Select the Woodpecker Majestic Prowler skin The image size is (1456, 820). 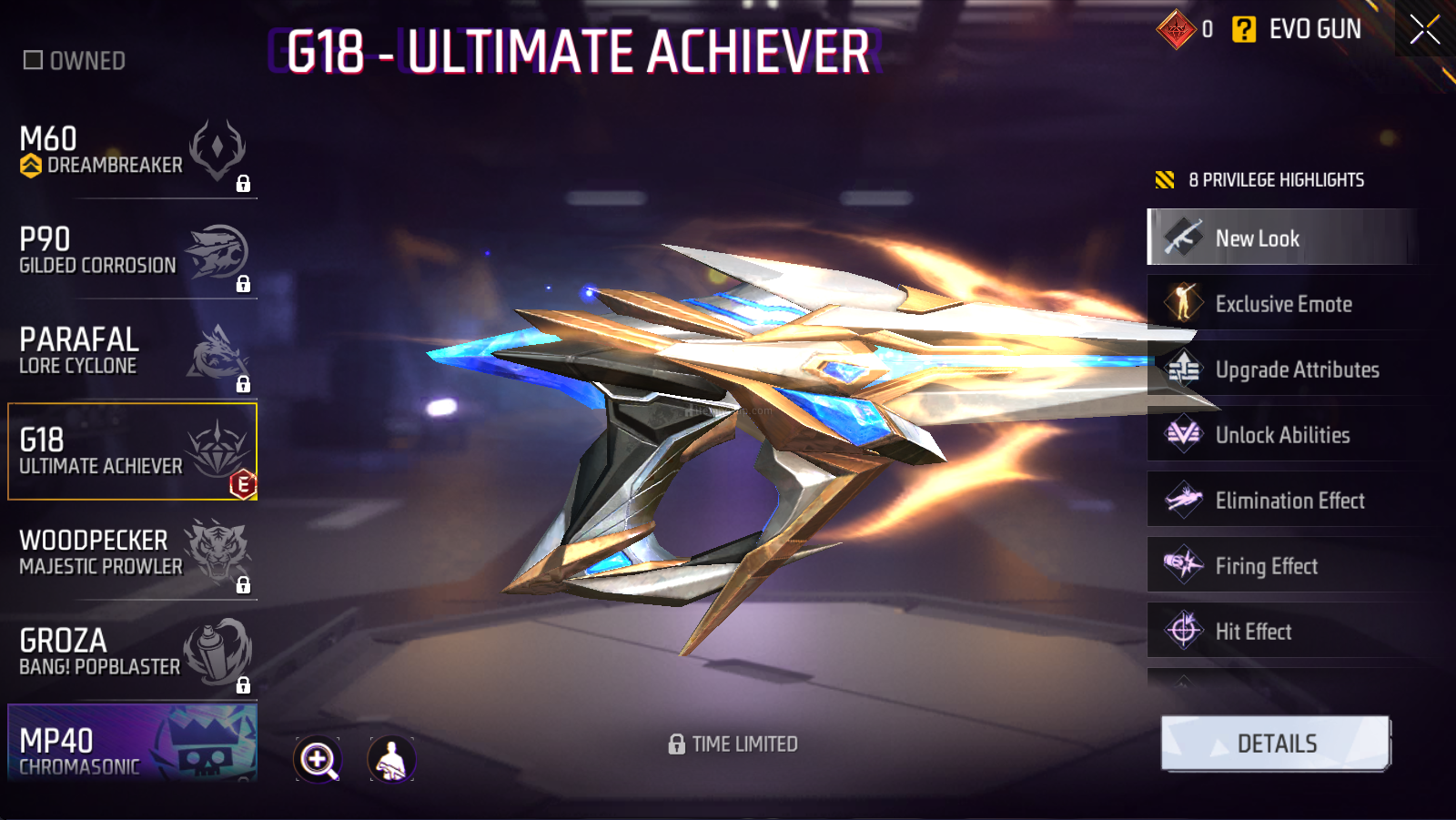tap(133, 552)
